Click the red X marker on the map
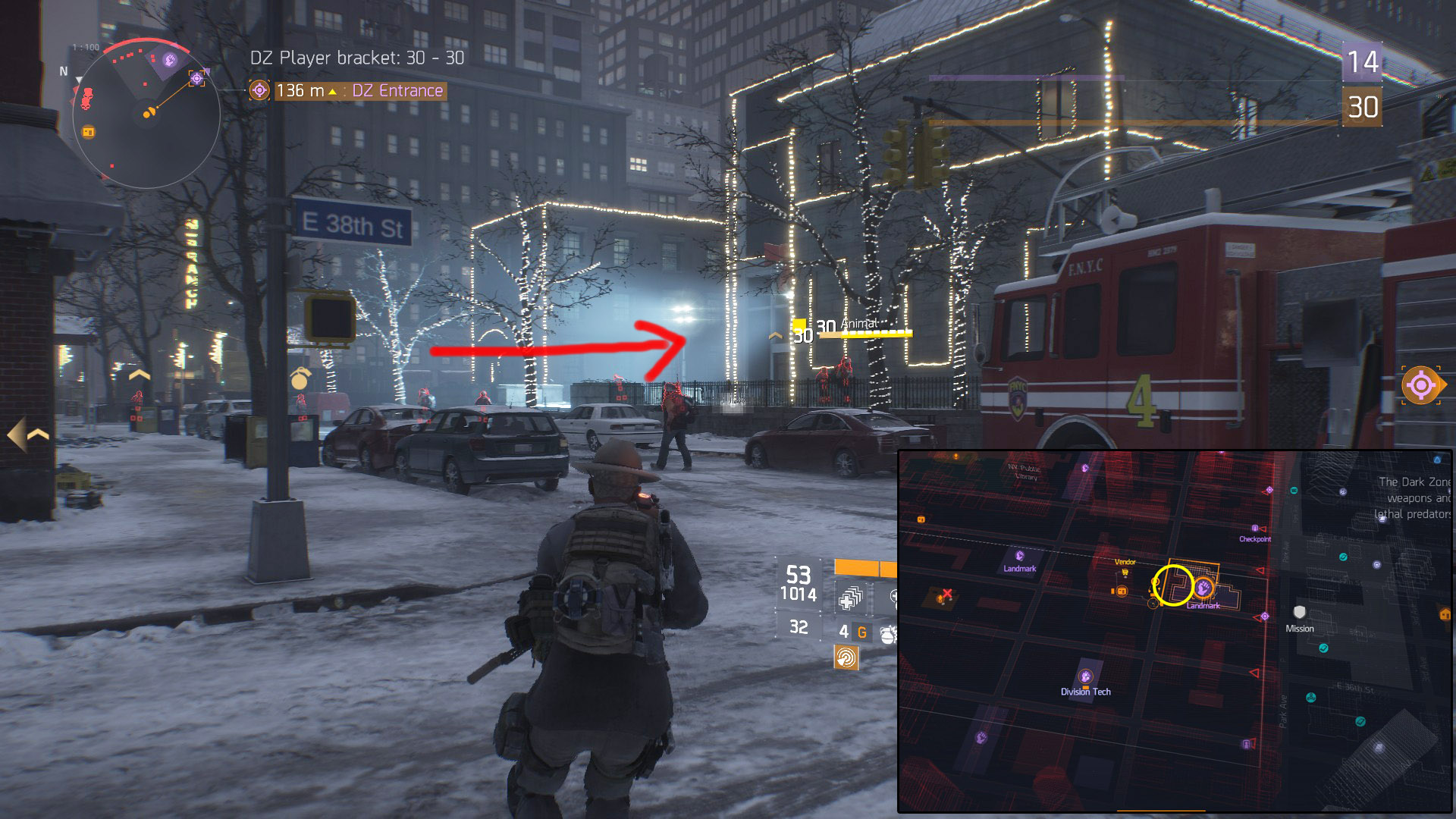The image size is (1456, 819). click(946, 594)
